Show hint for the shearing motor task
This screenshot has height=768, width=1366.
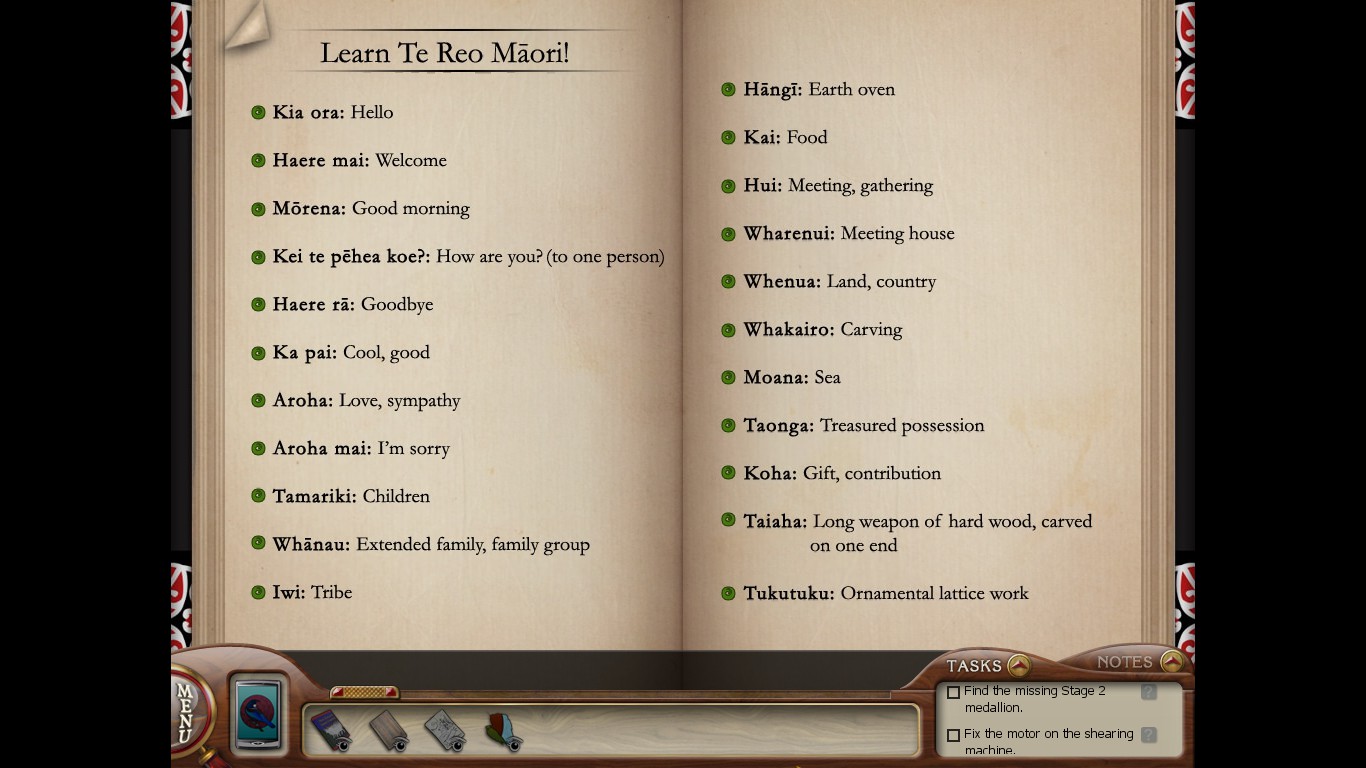point(1149,735)
